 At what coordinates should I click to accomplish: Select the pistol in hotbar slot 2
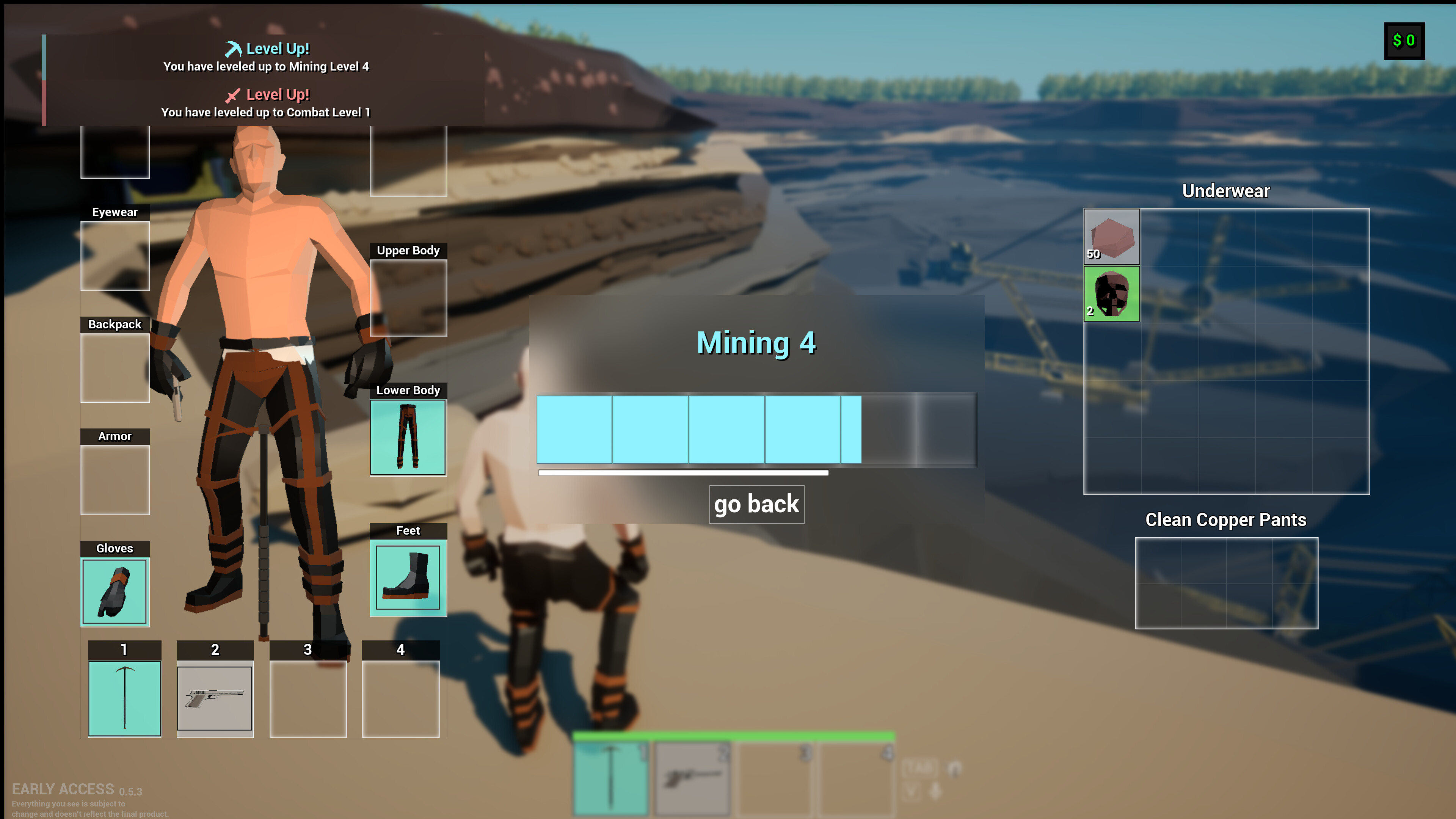pyautogui.click(x=215, y=699)
